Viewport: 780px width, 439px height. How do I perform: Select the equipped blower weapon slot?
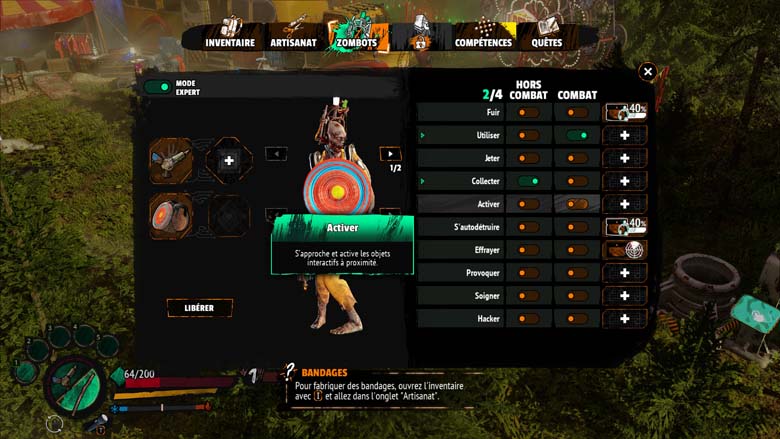(x=171, y=160)
